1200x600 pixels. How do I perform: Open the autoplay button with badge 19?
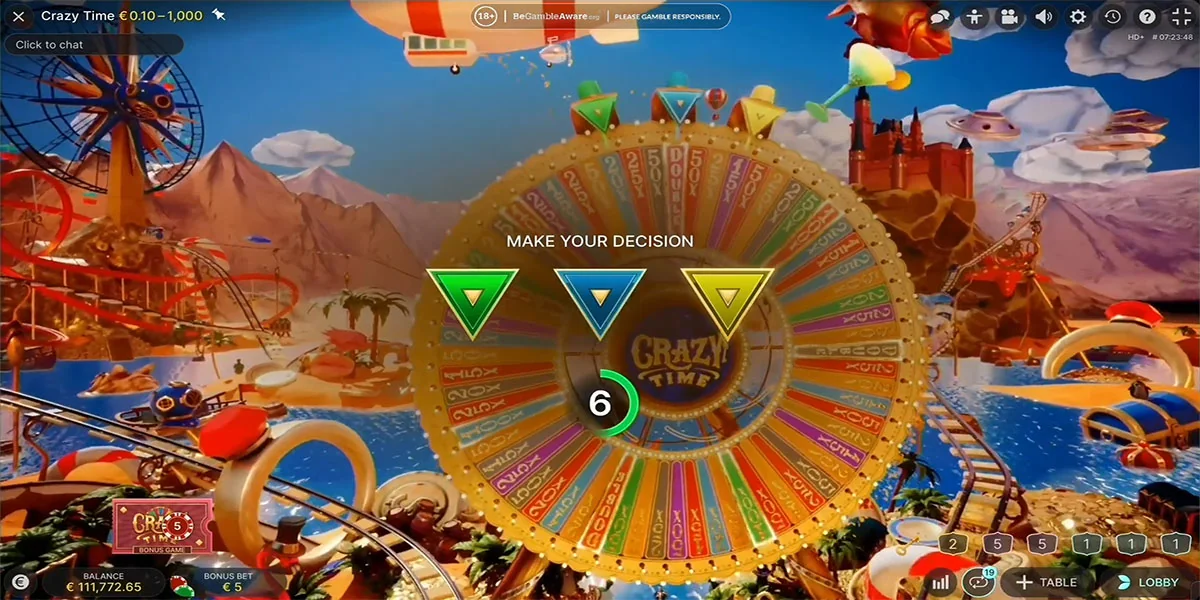pyautogui.click(x=976, y=582)
